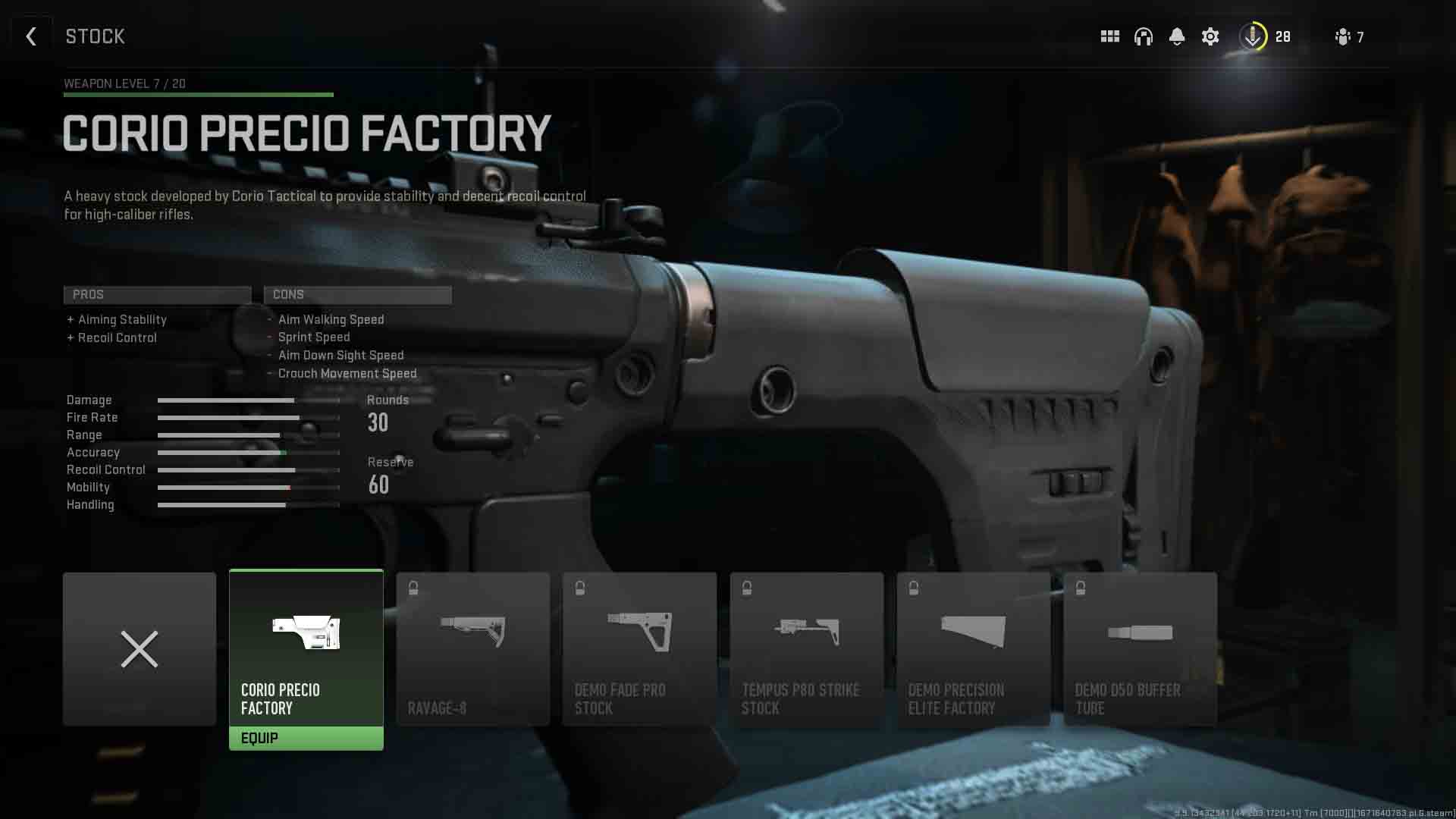The image size is (1456, 819).
Task: Click the back arrow to leave Stock menu
Action: point(31,36)
